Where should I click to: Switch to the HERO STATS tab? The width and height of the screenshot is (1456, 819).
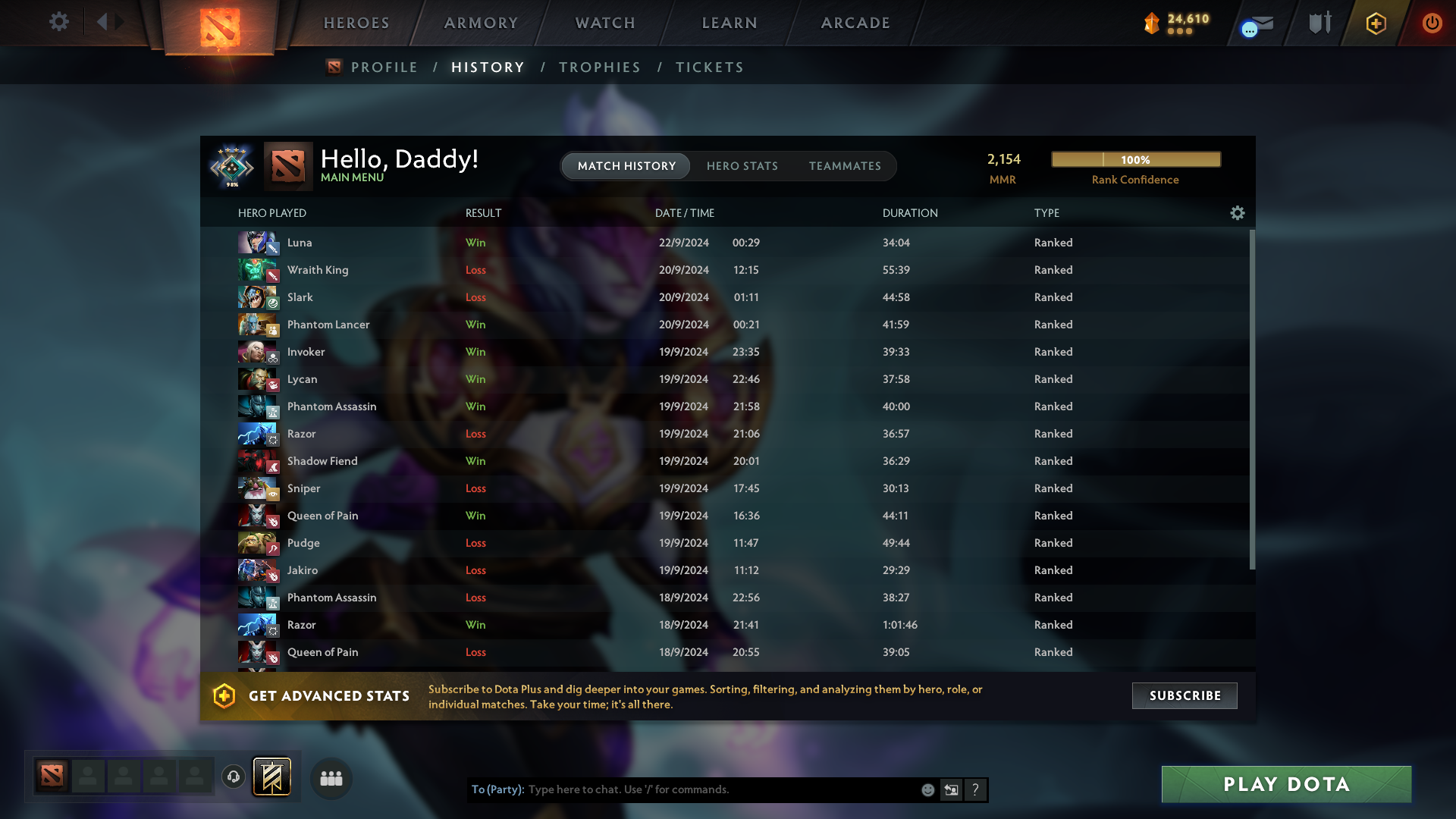[x=742, y=166]
